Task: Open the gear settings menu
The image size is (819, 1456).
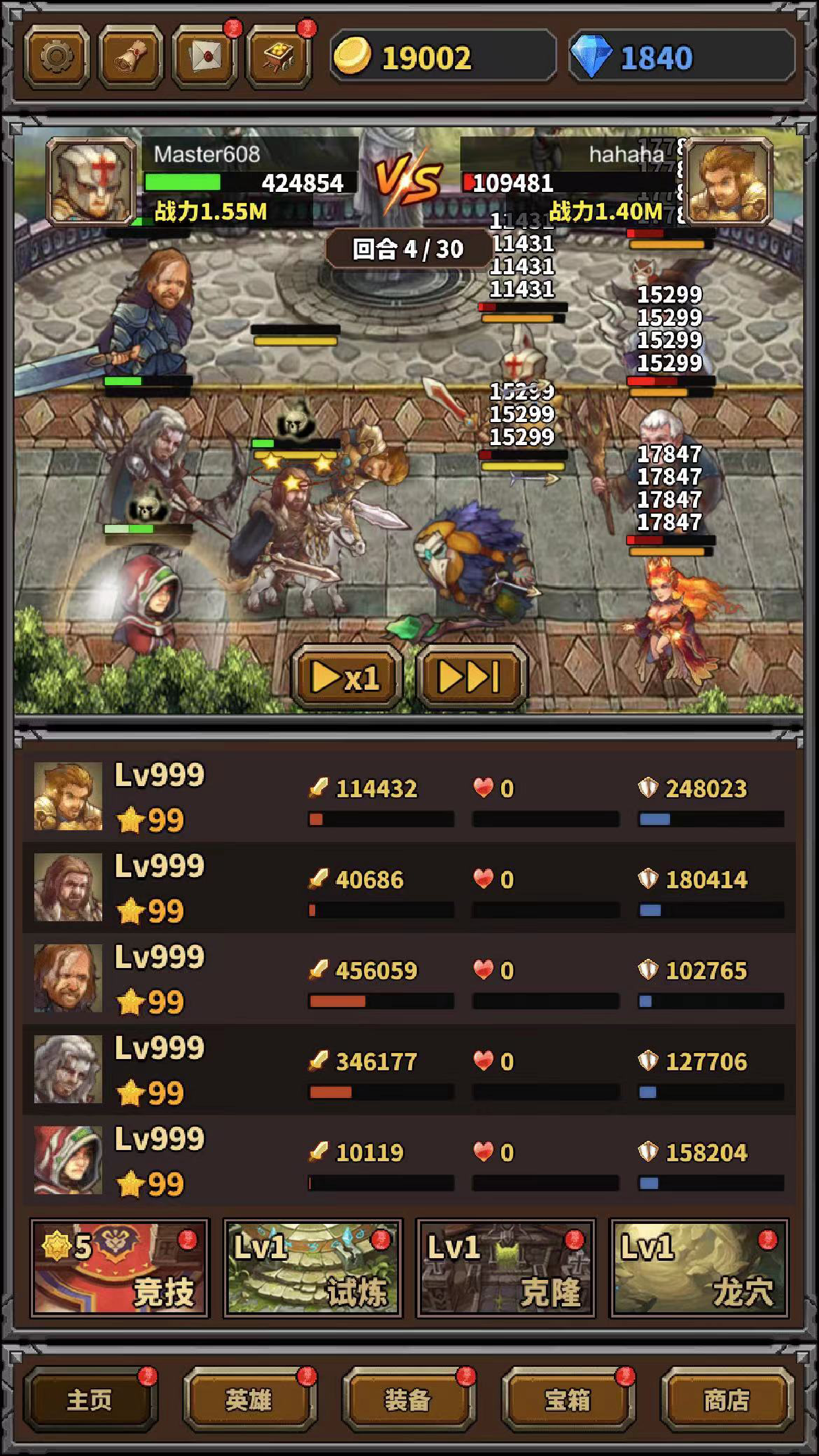Action: click(57, 58)
